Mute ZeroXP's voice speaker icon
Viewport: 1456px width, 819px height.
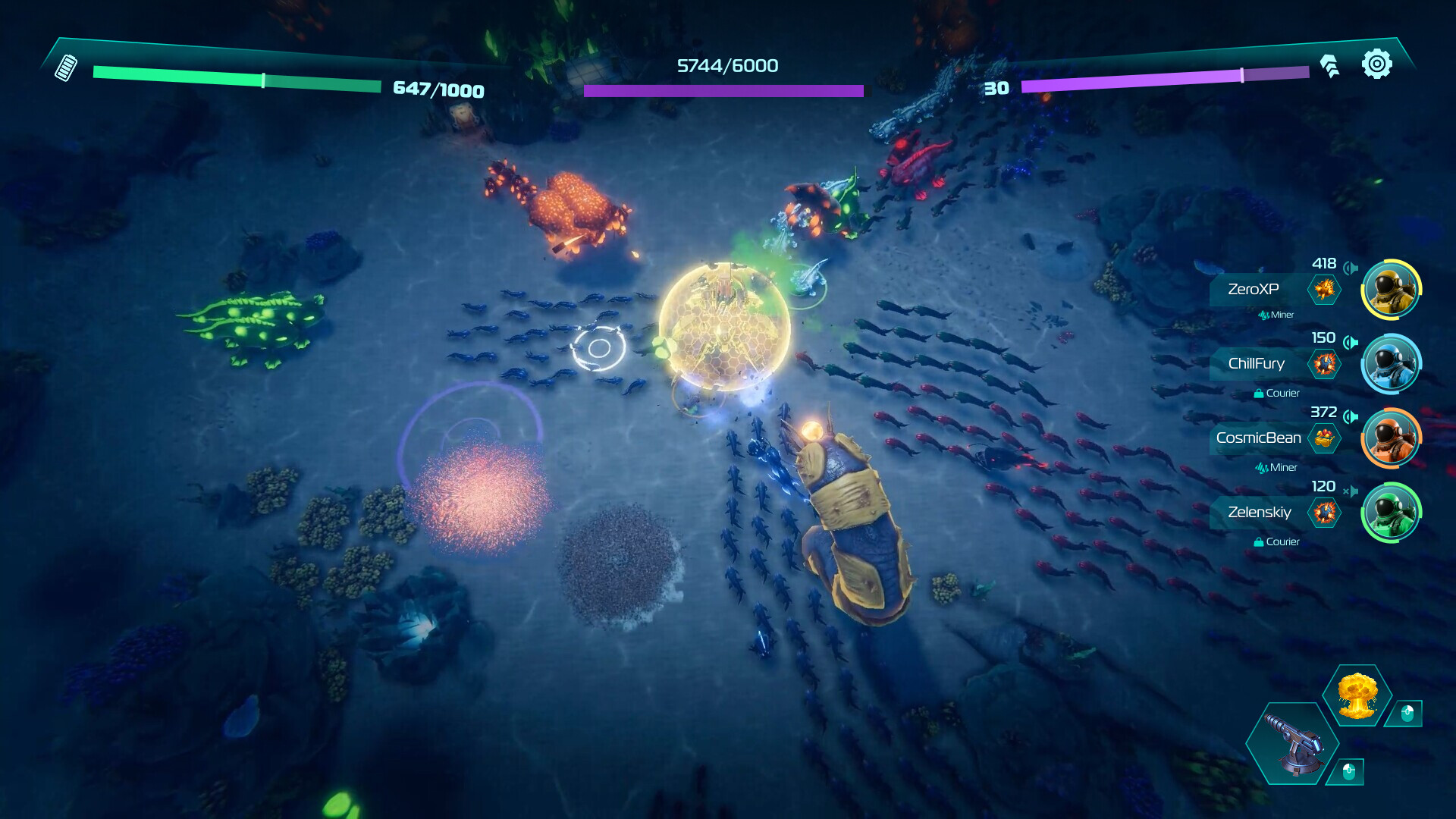coord(1351,268)
